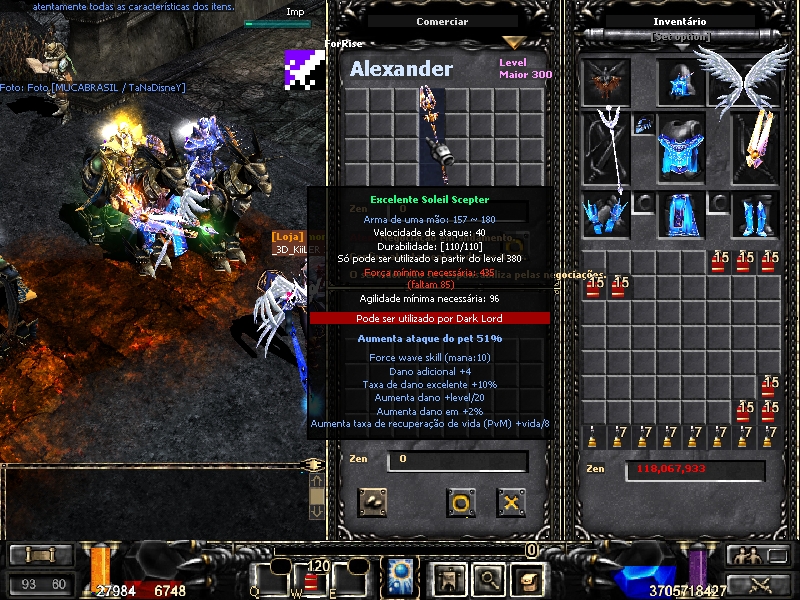Select the small blue pendant slot
The width and height of the screenshot is (800, 600).
coord(643,125)
